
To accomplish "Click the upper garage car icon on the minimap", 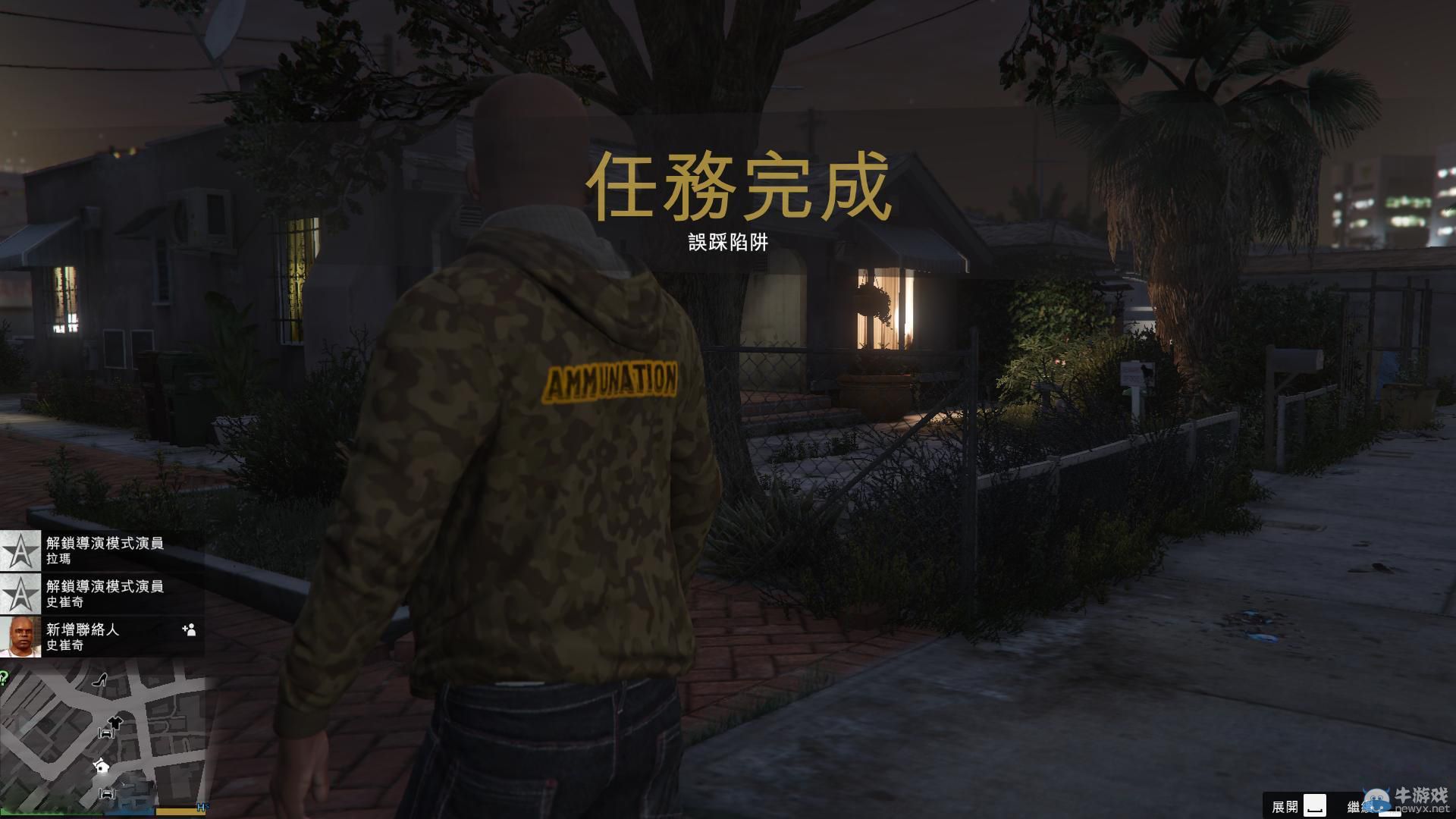I will tap(107, 733).
